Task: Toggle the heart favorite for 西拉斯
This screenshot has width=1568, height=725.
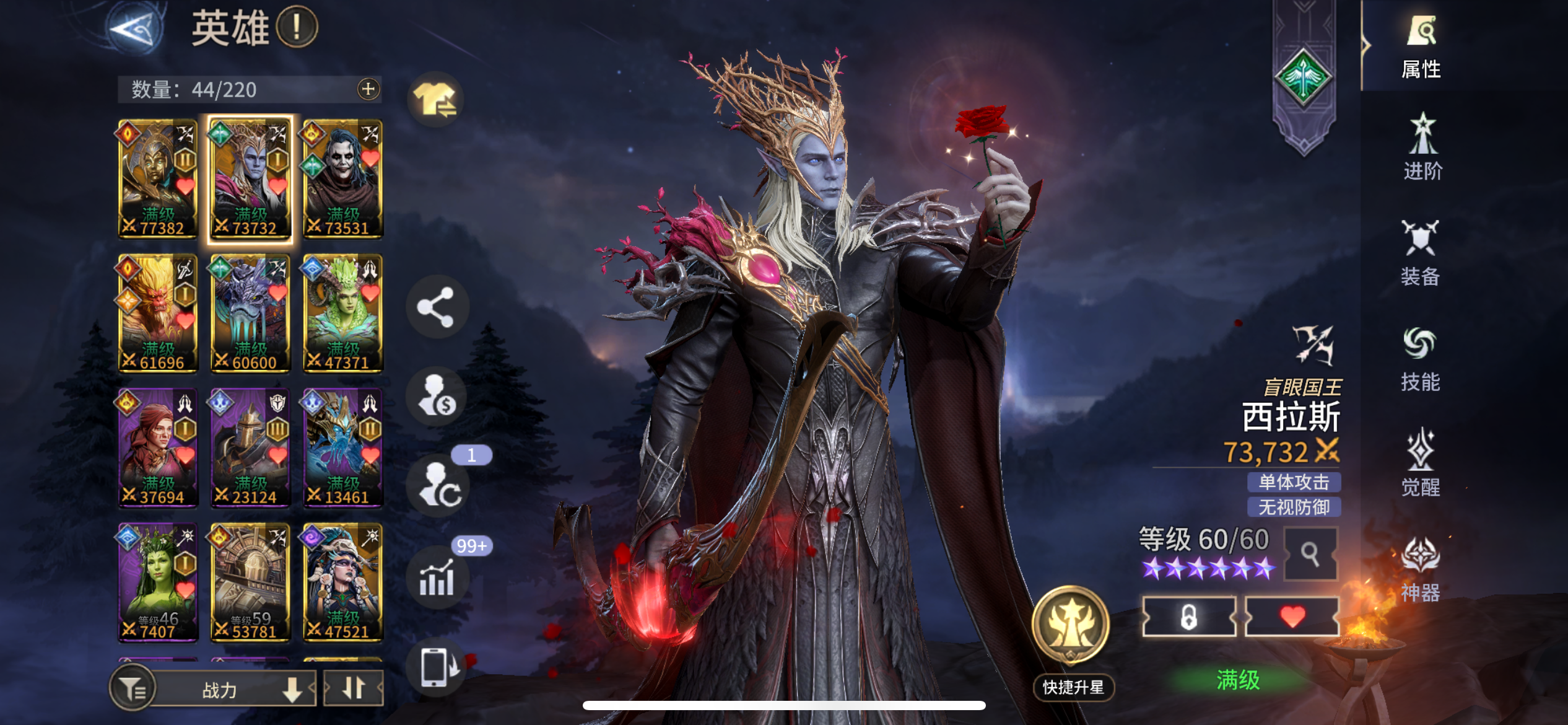Action: coord(1293,615)
